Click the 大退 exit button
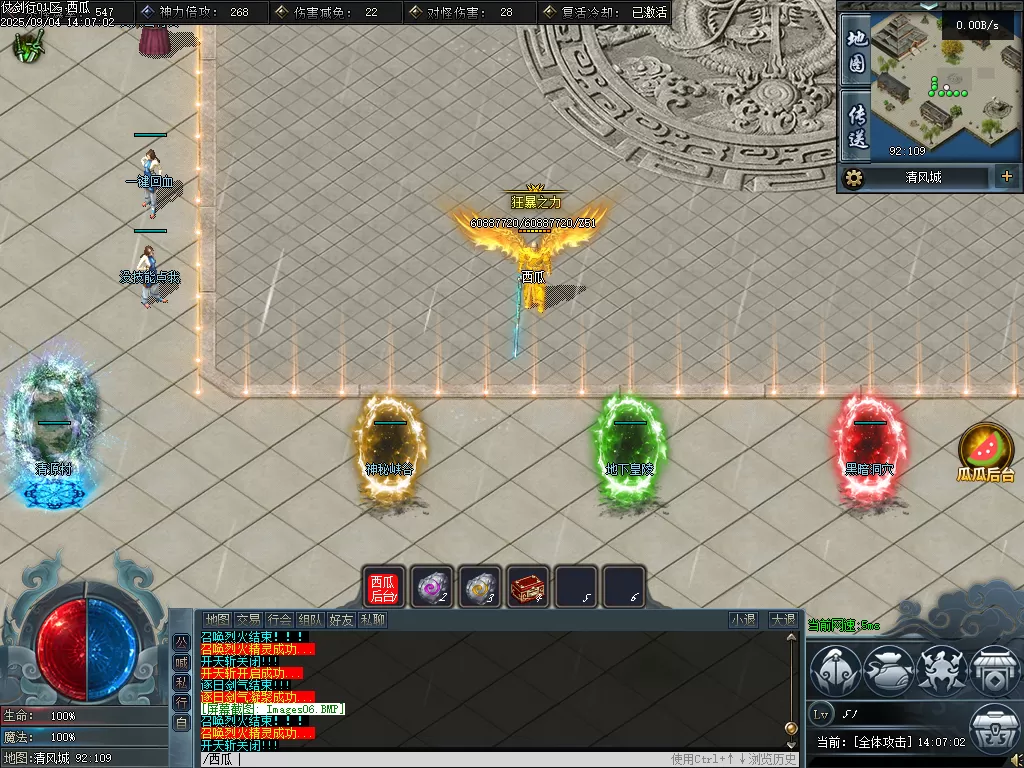This screenshot has height=768, width=1024. pyautogui.click(x=782, y=620)
